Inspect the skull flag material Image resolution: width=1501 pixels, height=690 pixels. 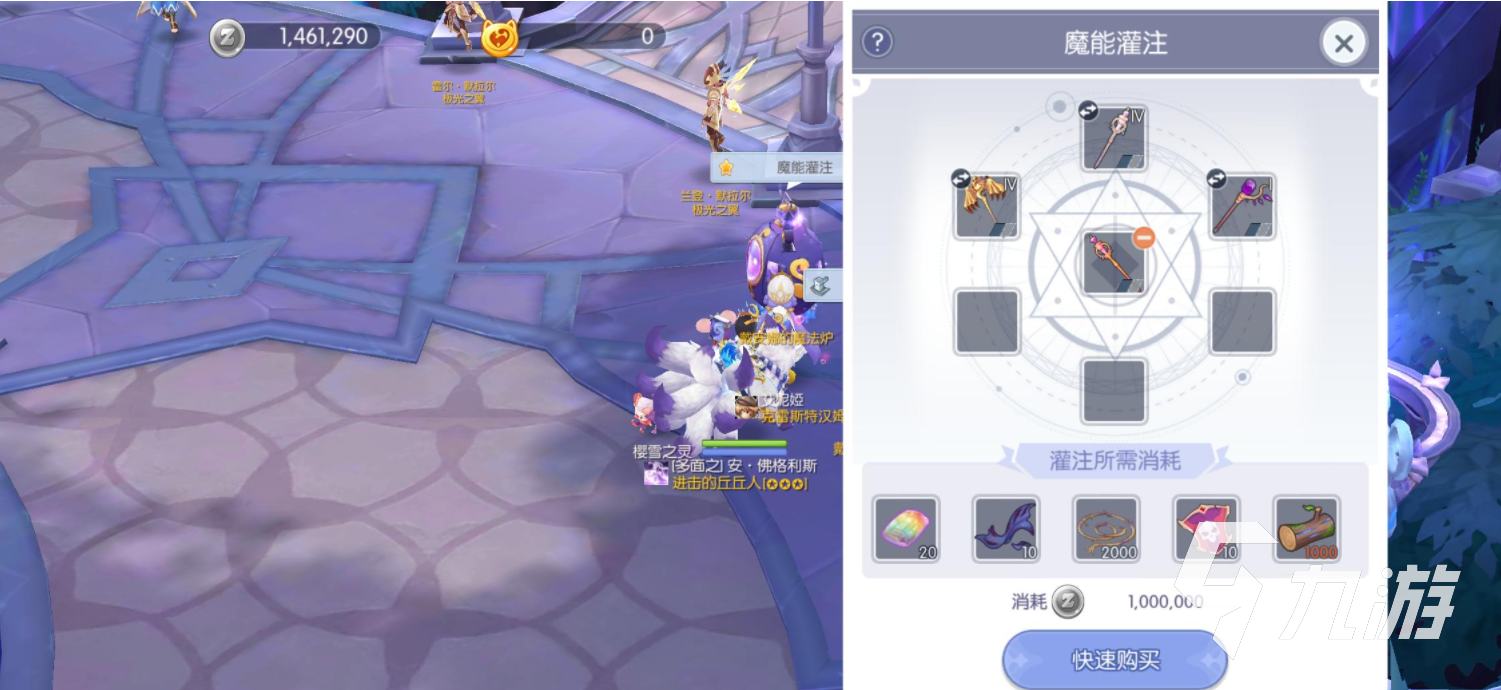(x=1206, y=529)
